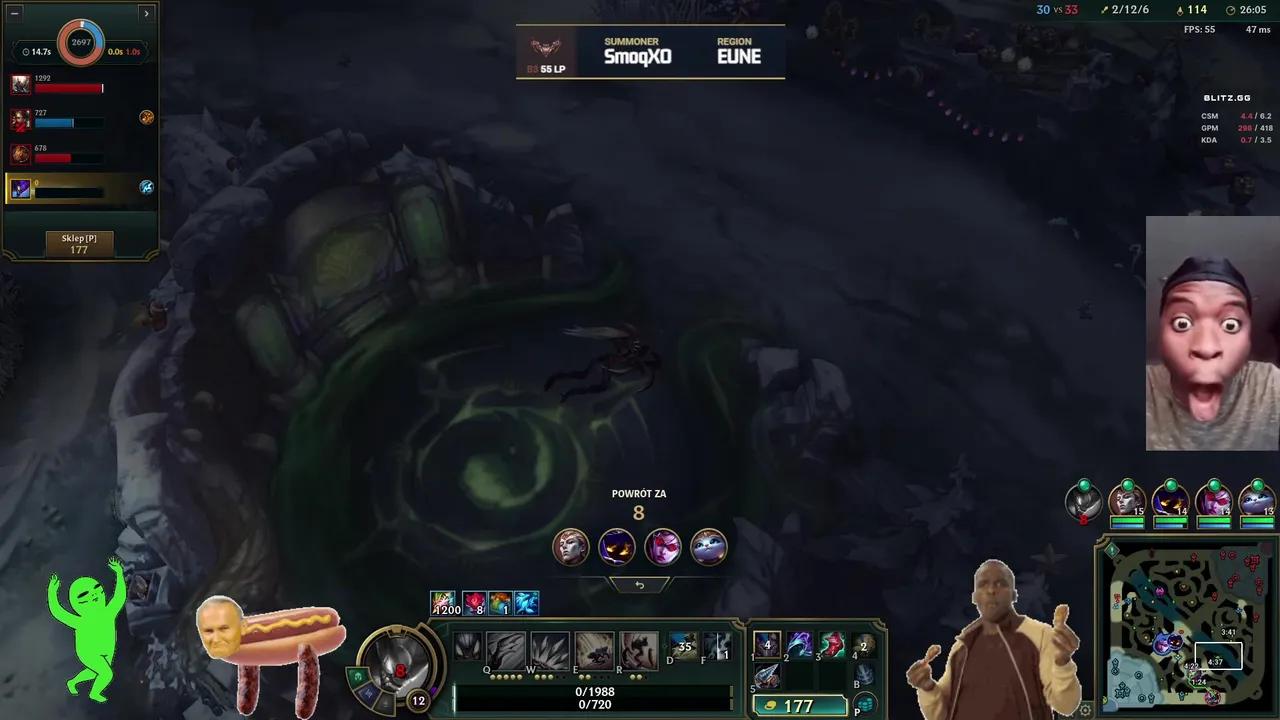Click the F summoner spell icon
1280x720 pixels.
[x=716, y=646]
